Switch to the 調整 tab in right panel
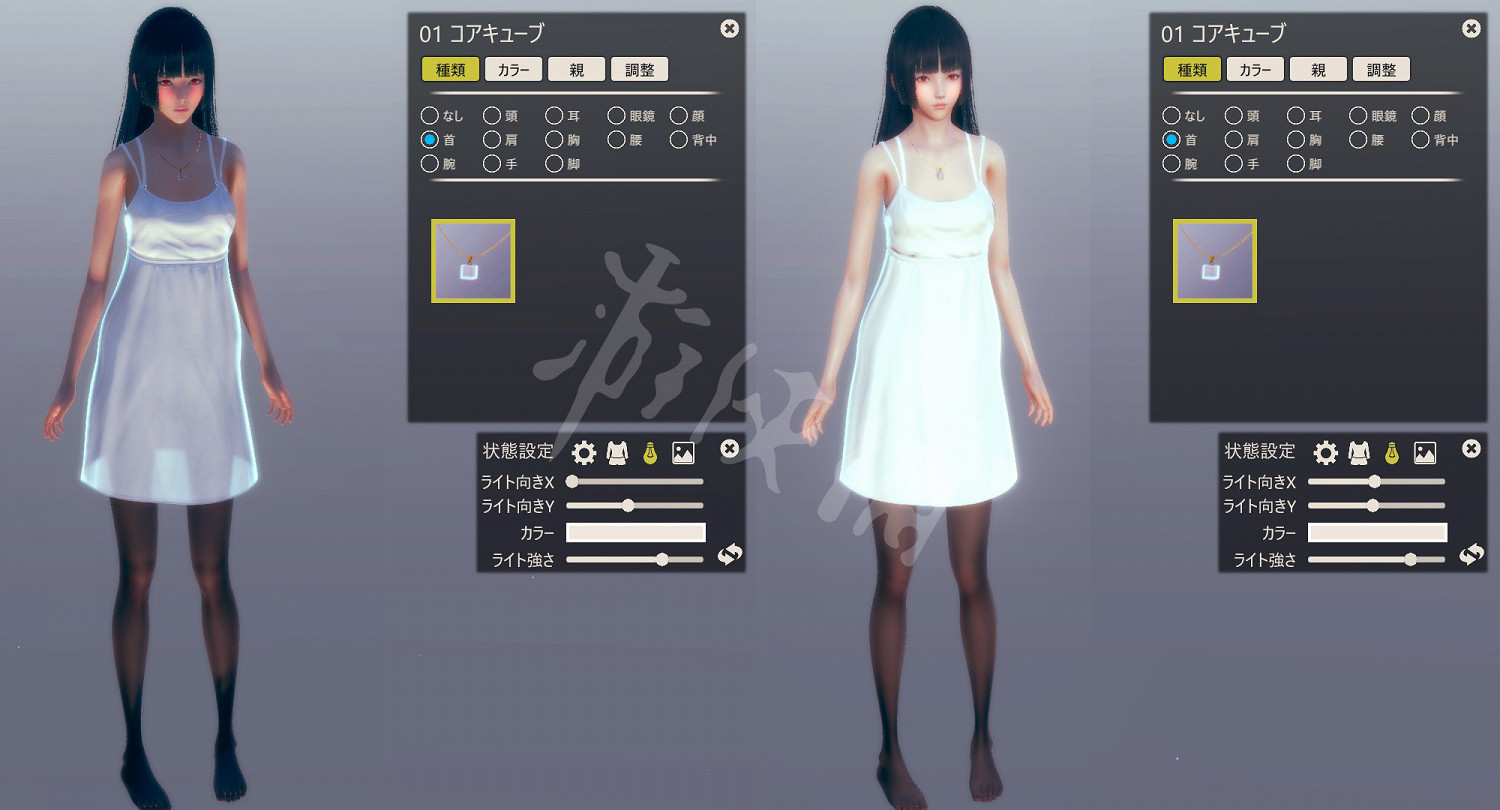The width and height of the screenshot is (1500, 810). point(1381,69)
